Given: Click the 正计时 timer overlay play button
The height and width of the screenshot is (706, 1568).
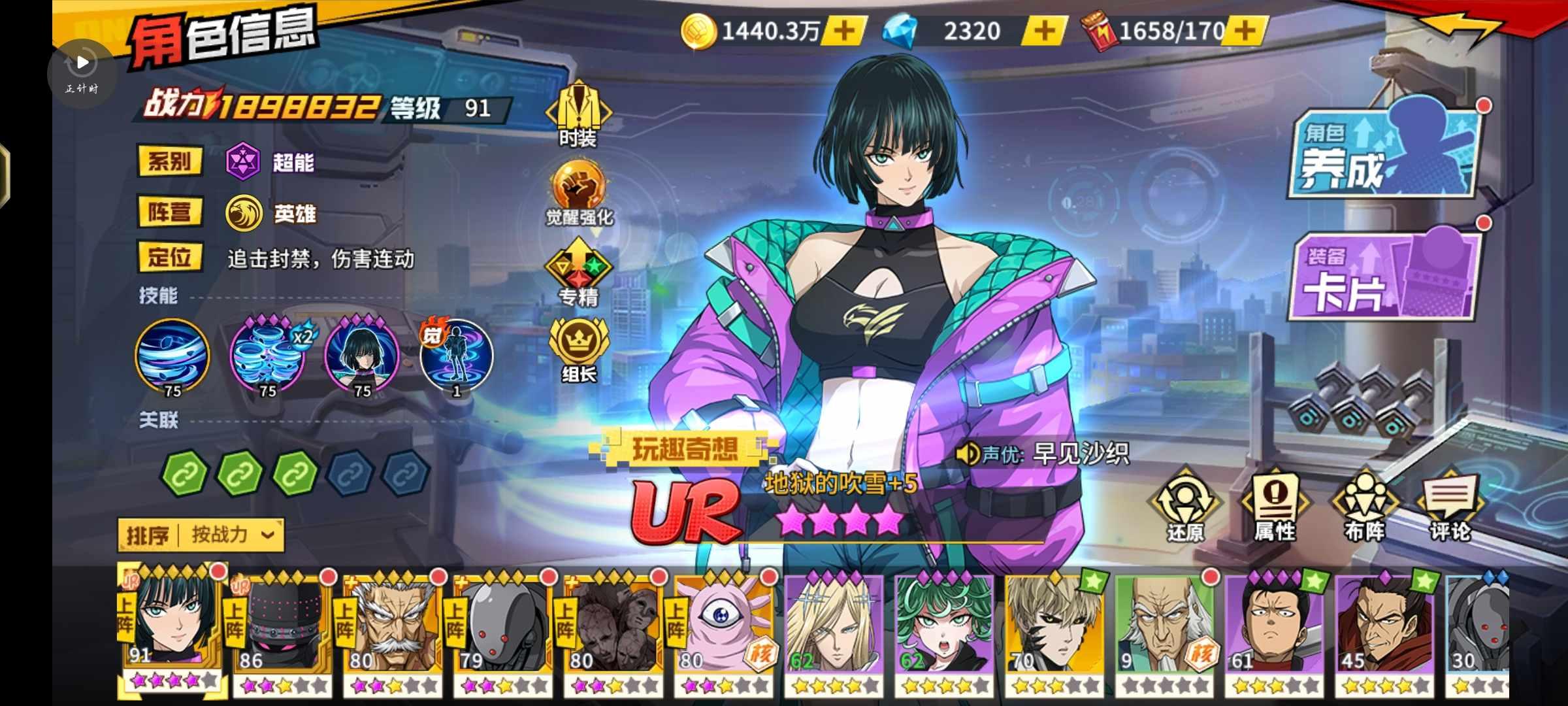Looking at the screenshot, I should 82,63.
